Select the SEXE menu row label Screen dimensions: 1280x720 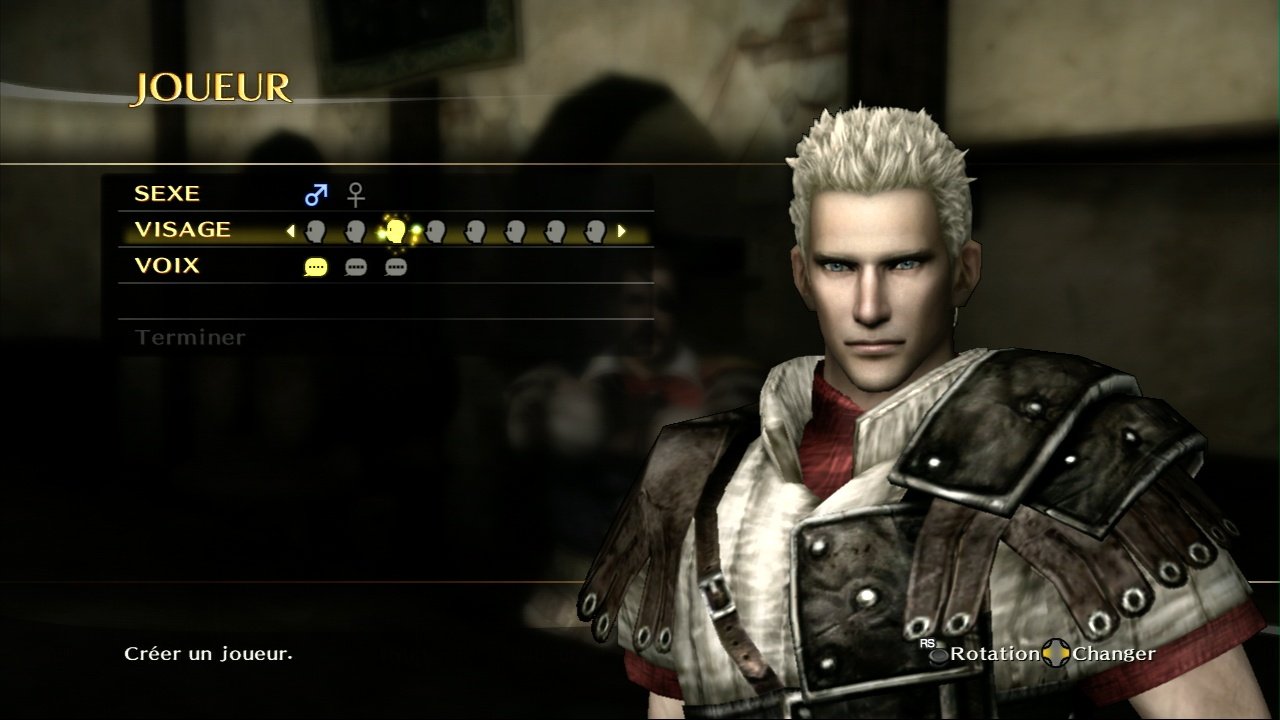[x=167, y=194]
